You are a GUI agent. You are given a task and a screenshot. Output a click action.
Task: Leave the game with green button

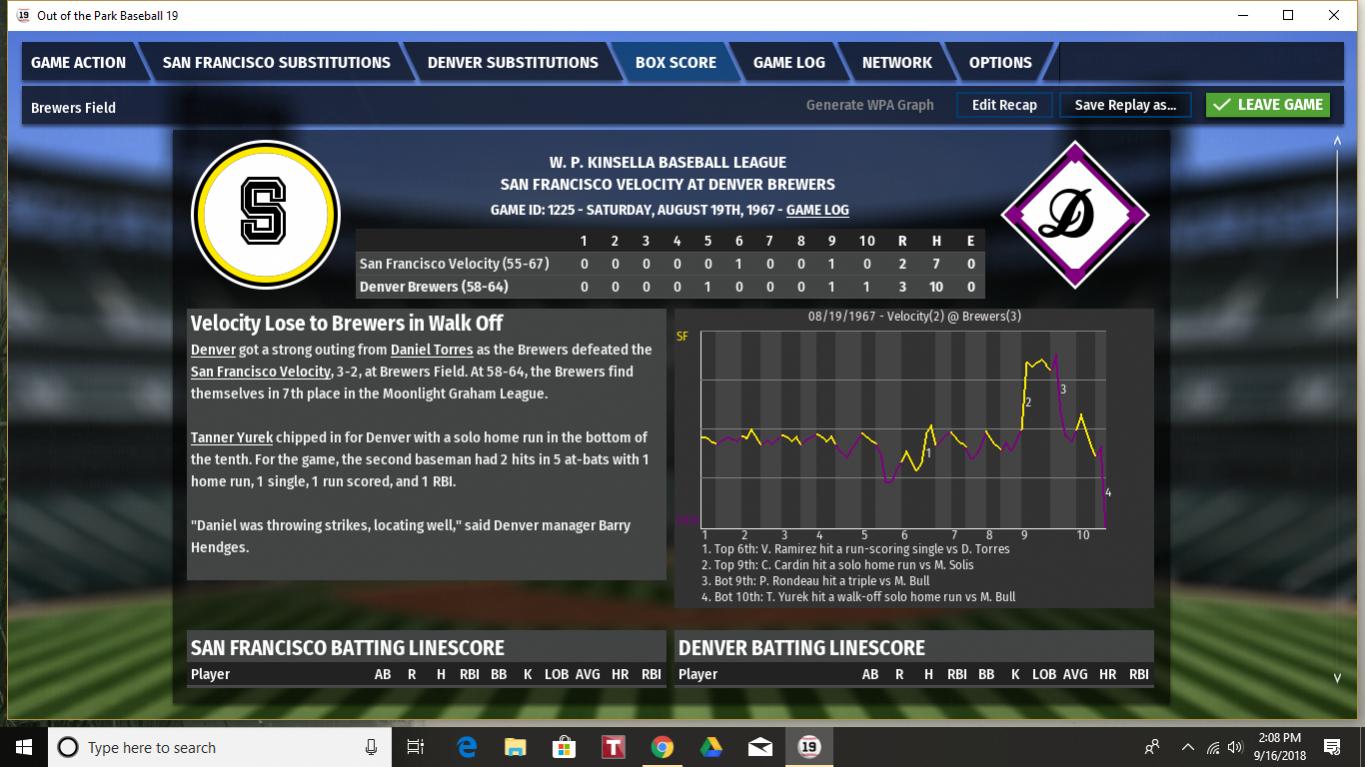(x=1268, y=105)
